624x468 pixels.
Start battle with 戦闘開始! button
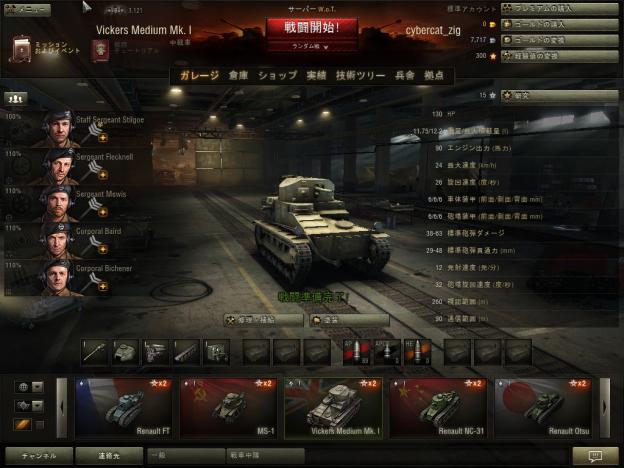point(311,27)
